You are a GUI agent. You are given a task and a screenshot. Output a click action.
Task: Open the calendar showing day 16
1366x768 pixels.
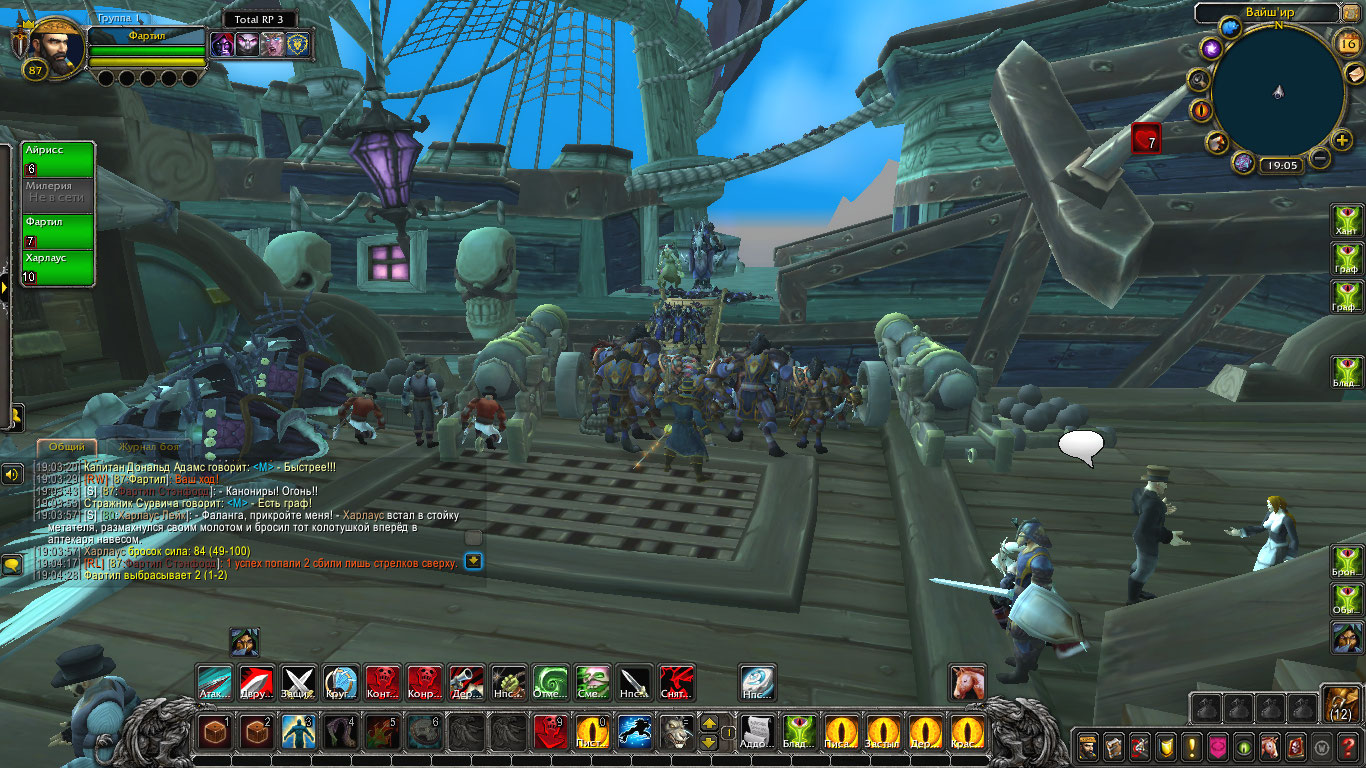click(x=1346, y=42)
